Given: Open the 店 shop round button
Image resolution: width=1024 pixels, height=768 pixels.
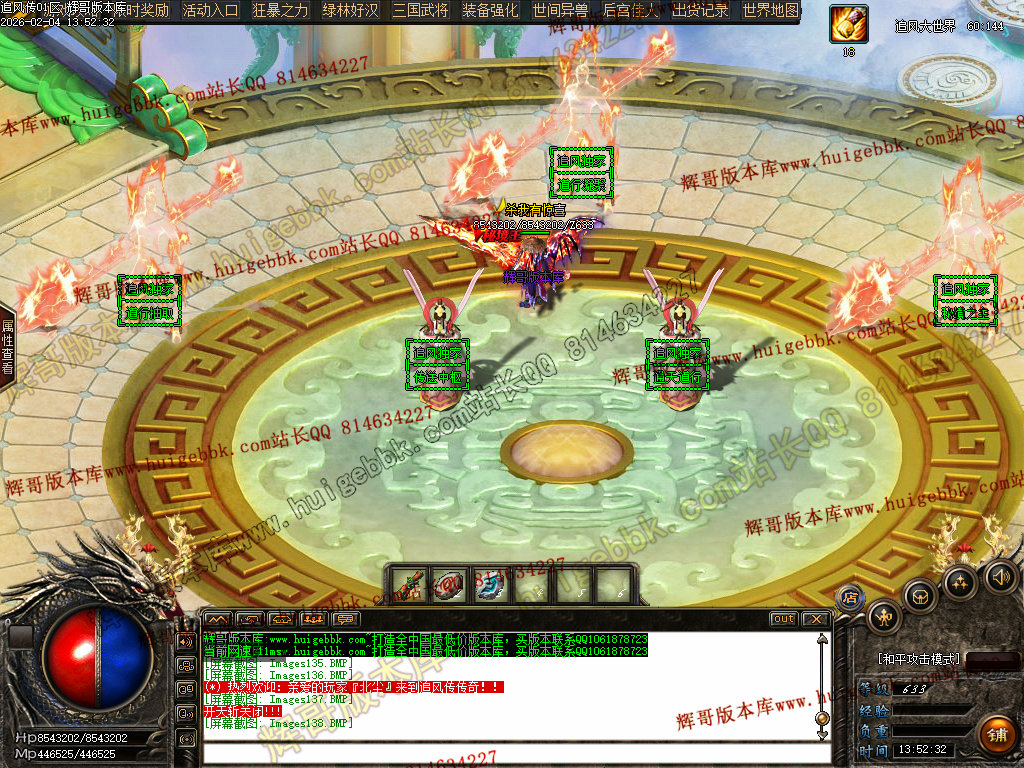Looking at the screenshot, I should 850,598.
